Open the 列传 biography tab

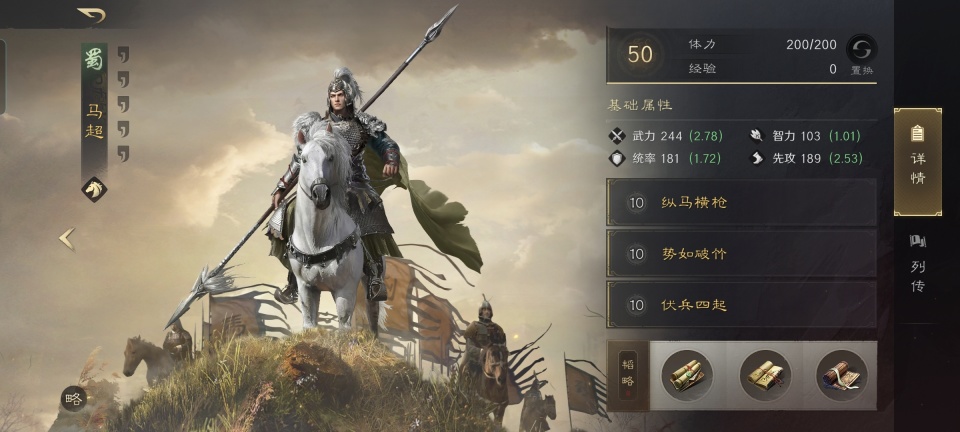click(917, 265)
